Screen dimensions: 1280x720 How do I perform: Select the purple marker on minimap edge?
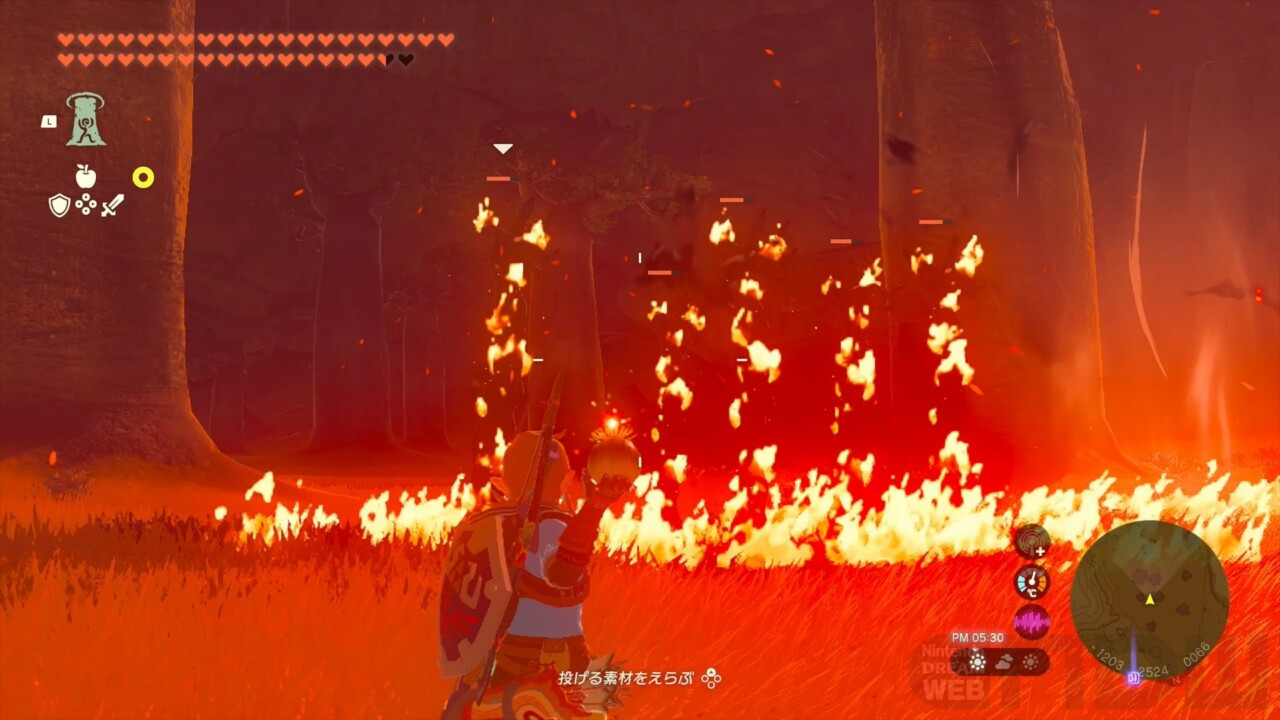[1133, 677]
